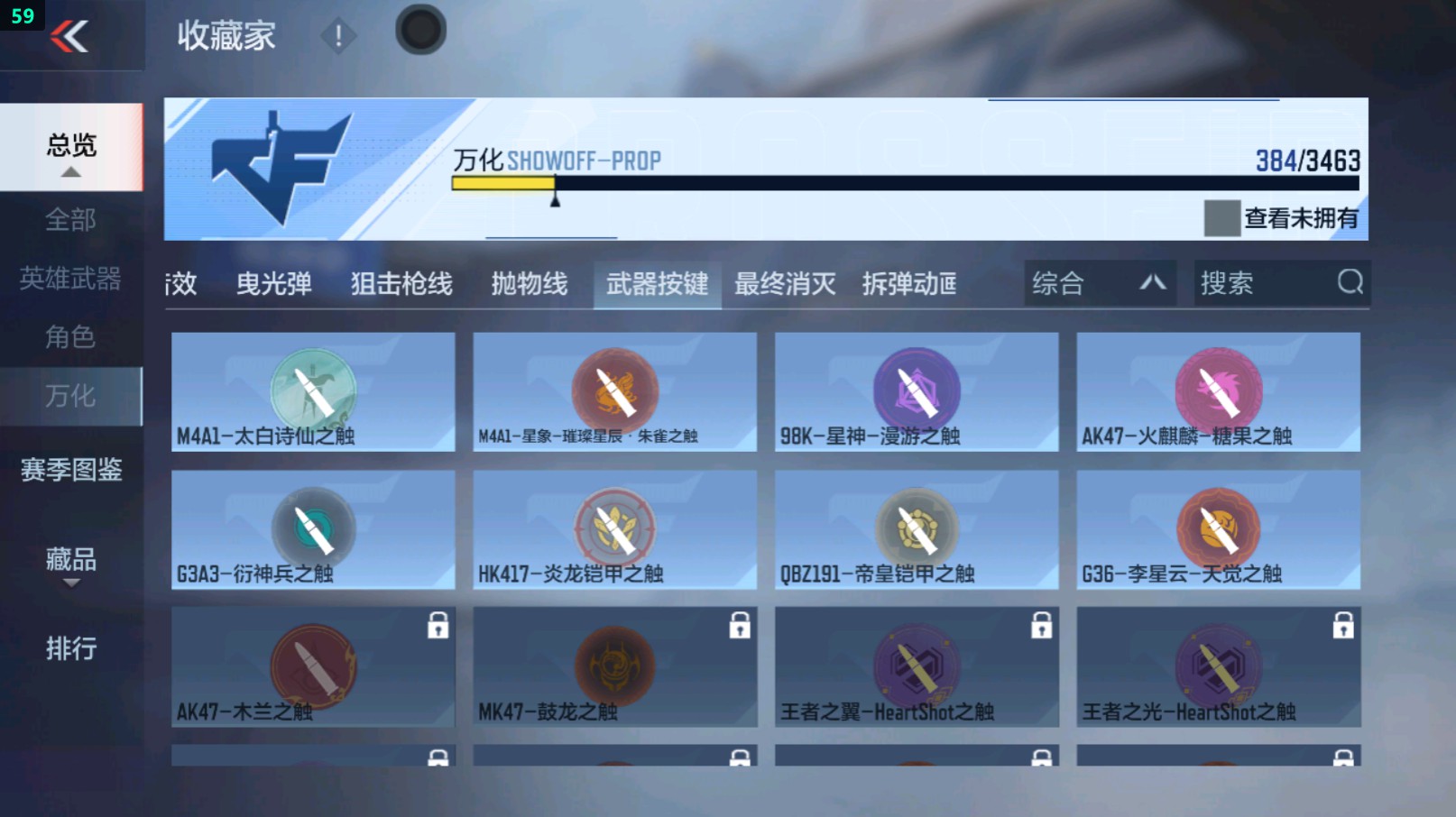Open the exclamation notice beside 收藏家
Viewport: 1456px width, 817px height.
[x=338, y=37]
